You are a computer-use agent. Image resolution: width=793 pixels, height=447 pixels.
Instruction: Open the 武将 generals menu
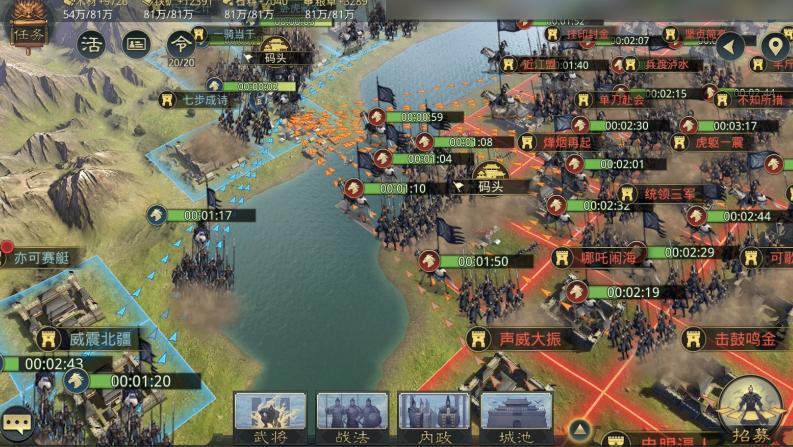tap(269, 417)
